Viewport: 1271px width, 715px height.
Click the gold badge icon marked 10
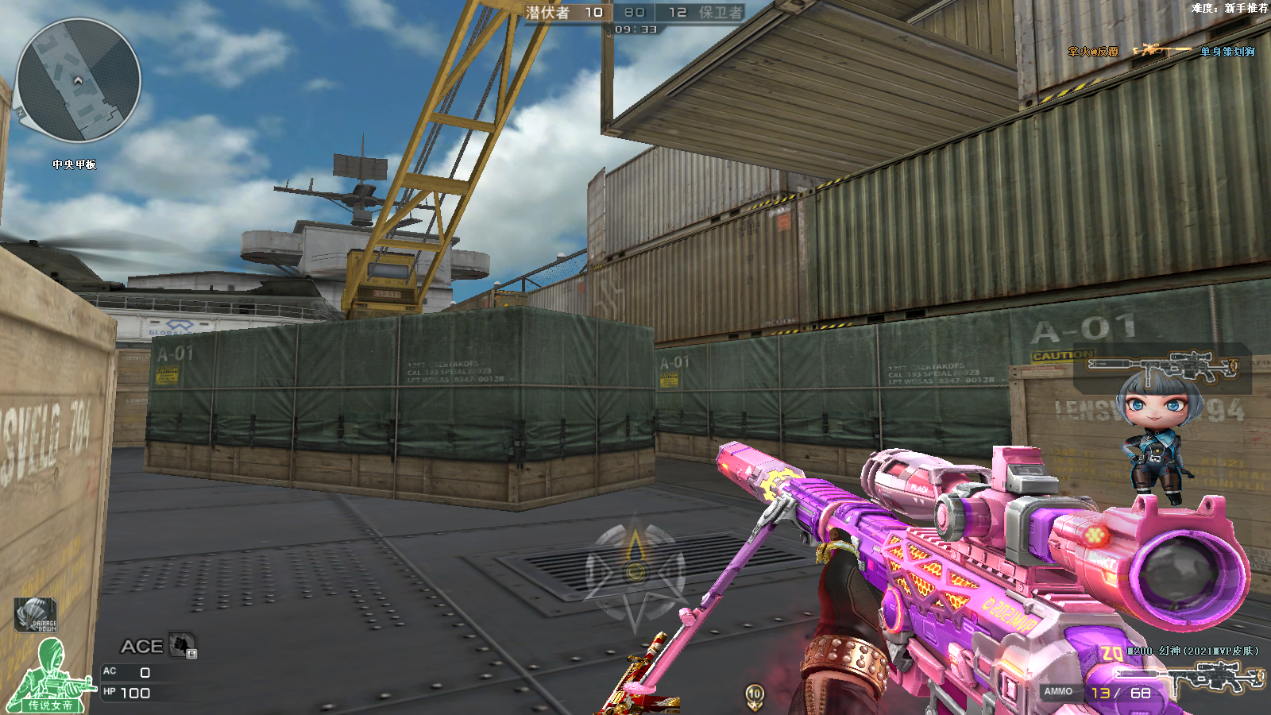click(x=755, y=693)
